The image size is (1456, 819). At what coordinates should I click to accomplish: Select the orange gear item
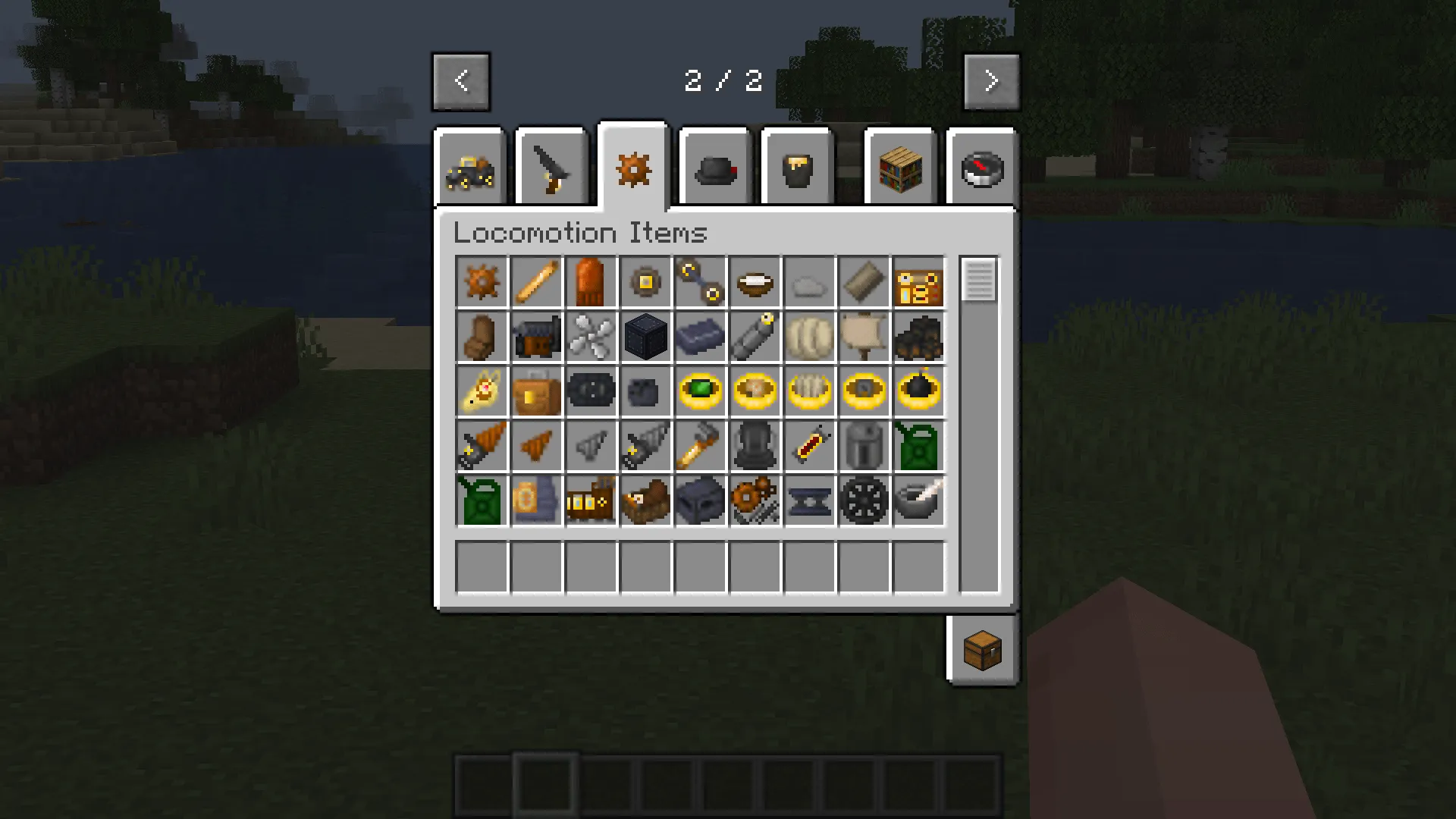[482, 283]
